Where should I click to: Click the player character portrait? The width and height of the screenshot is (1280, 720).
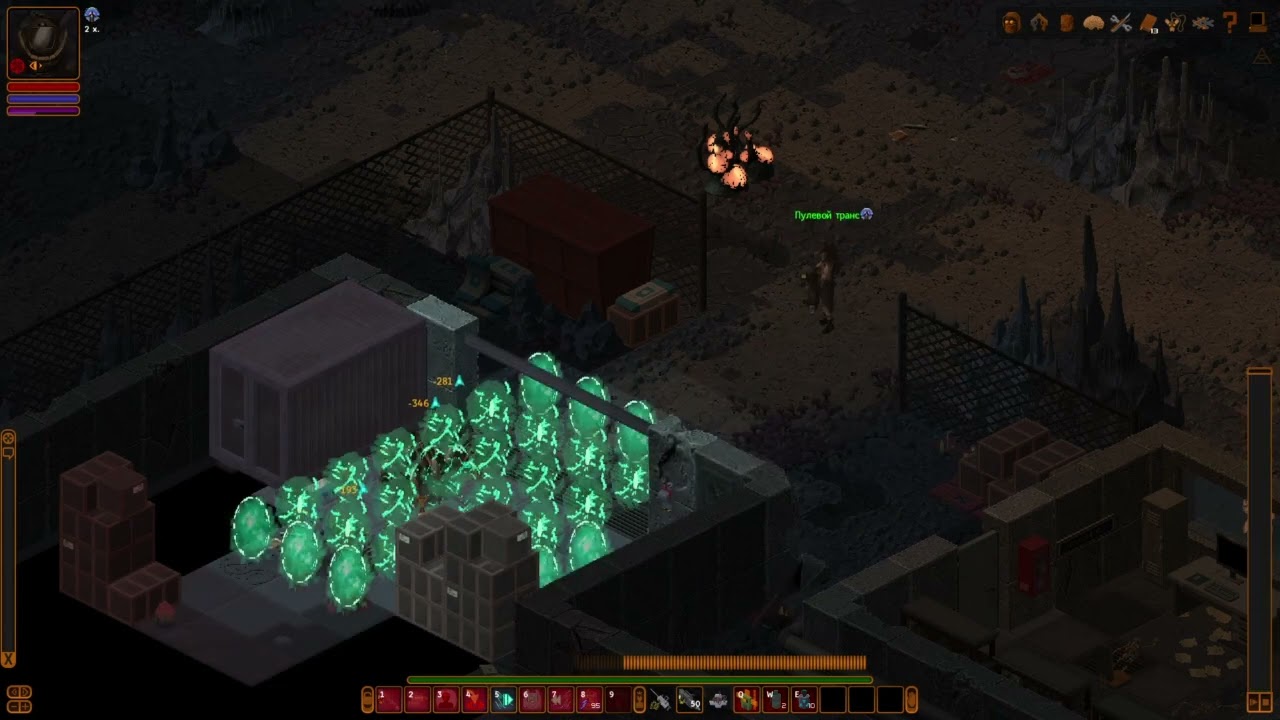43,43
